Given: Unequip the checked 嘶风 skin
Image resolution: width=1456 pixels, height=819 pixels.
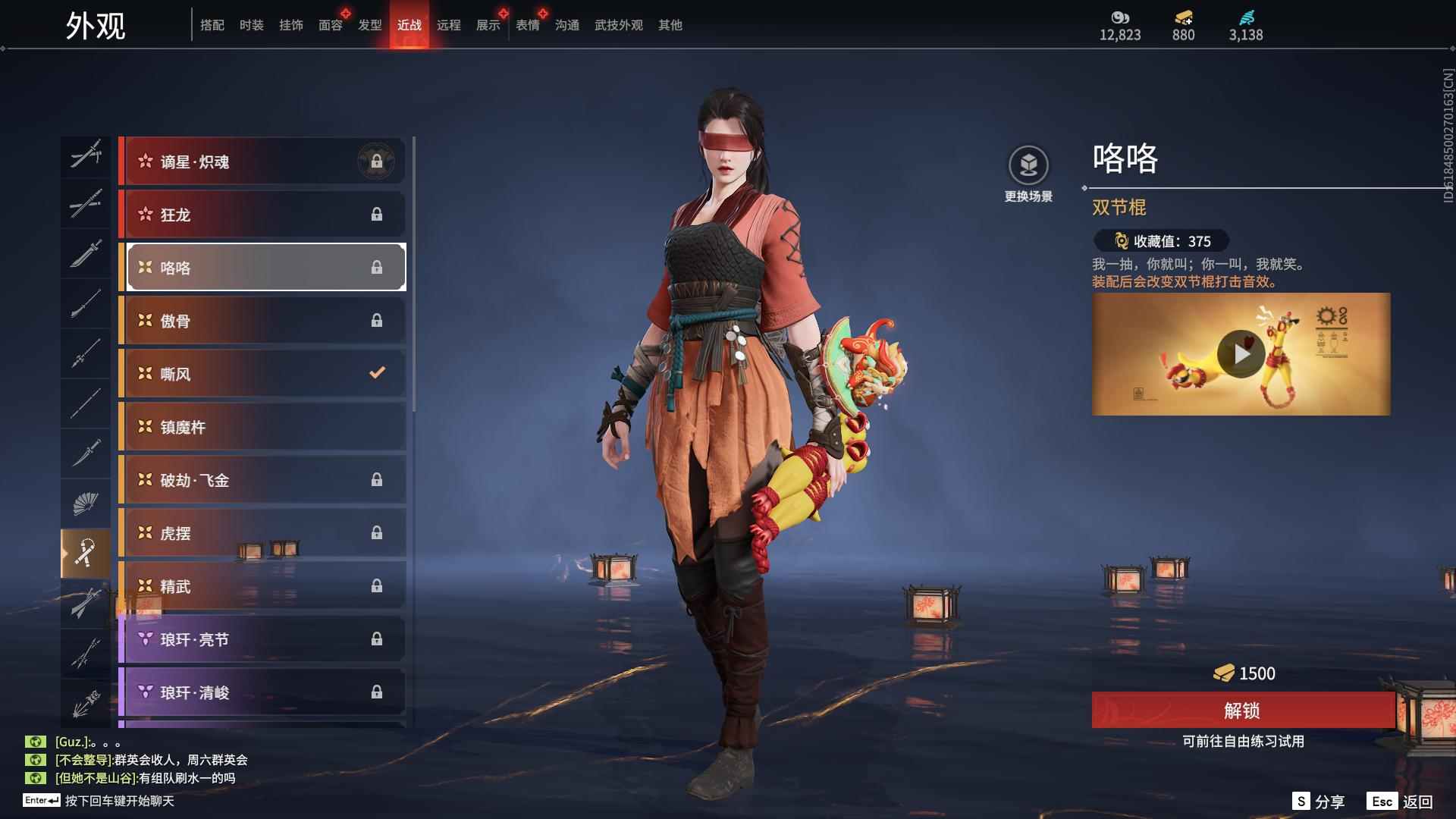Looking at the screenshot, I should pos(377,372).
